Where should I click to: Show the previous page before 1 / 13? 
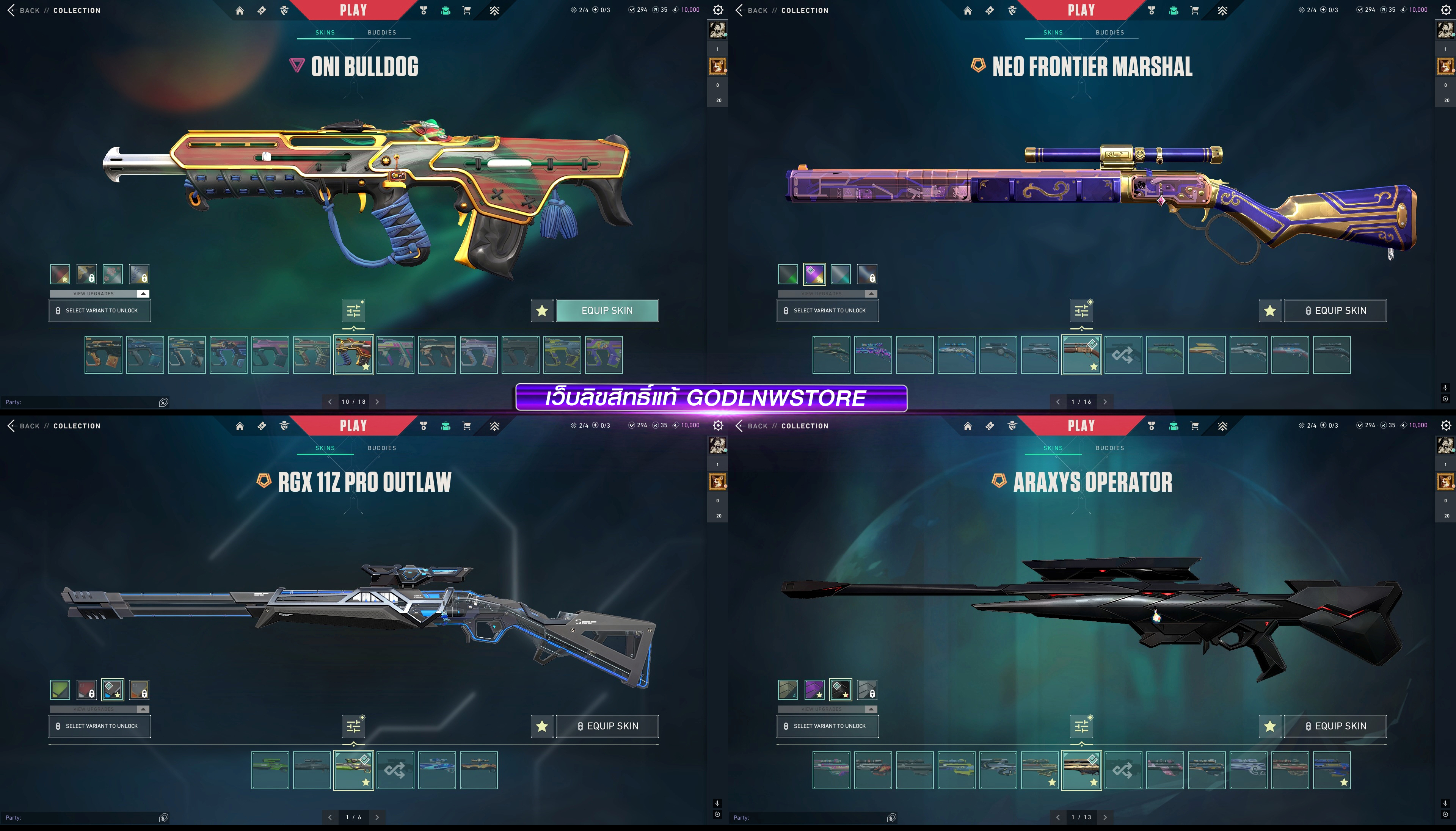[1057, 817]
